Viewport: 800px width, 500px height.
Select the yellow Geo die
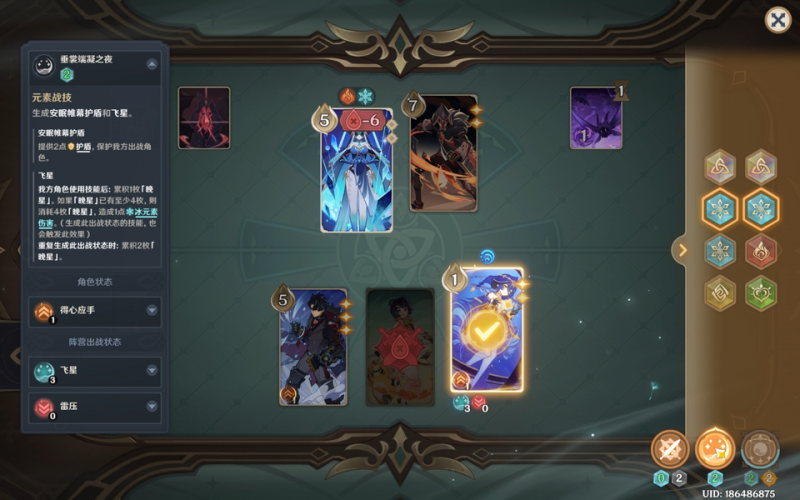pyautogui.click(x=717, y=293)
